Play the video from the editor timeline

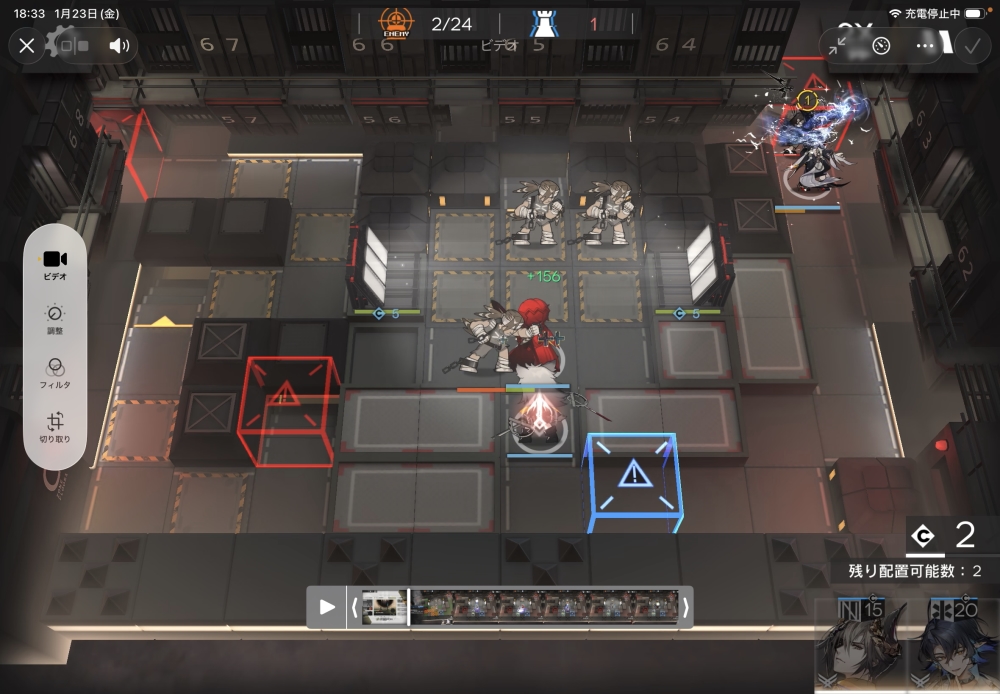point(327,607)
